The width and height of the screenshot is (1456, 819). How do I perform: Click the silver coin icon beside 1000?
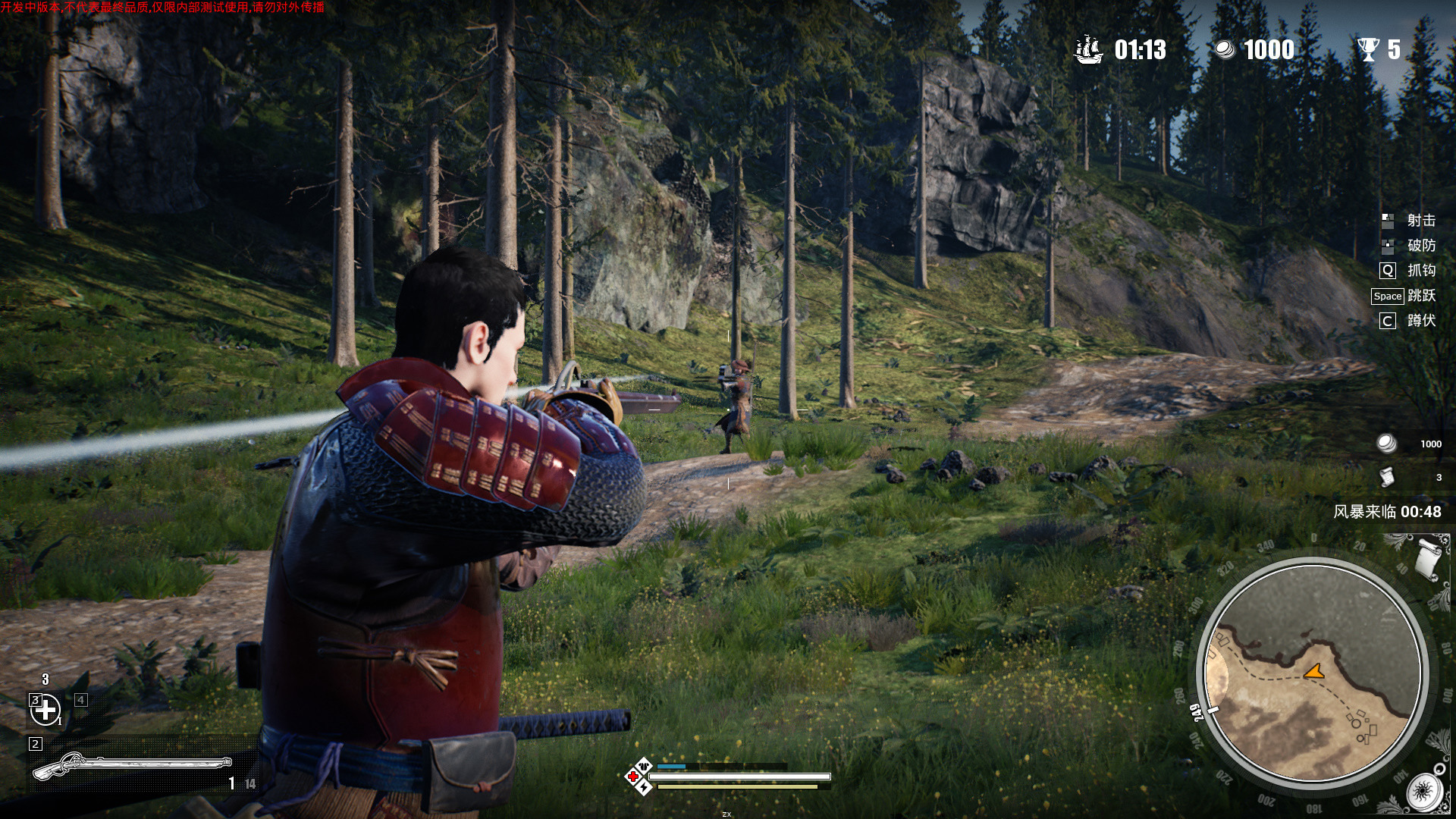1225,50
